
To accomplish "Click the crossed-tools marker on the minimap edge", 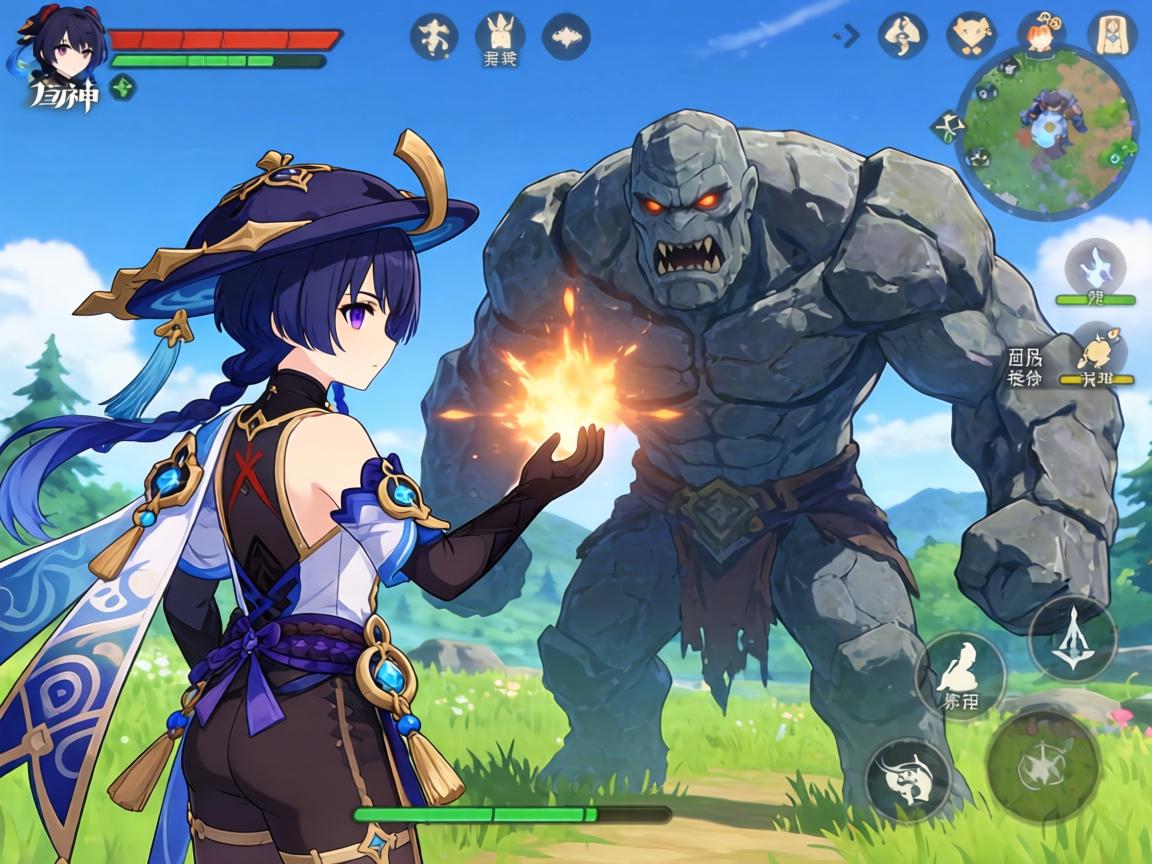I will (946, 125).
